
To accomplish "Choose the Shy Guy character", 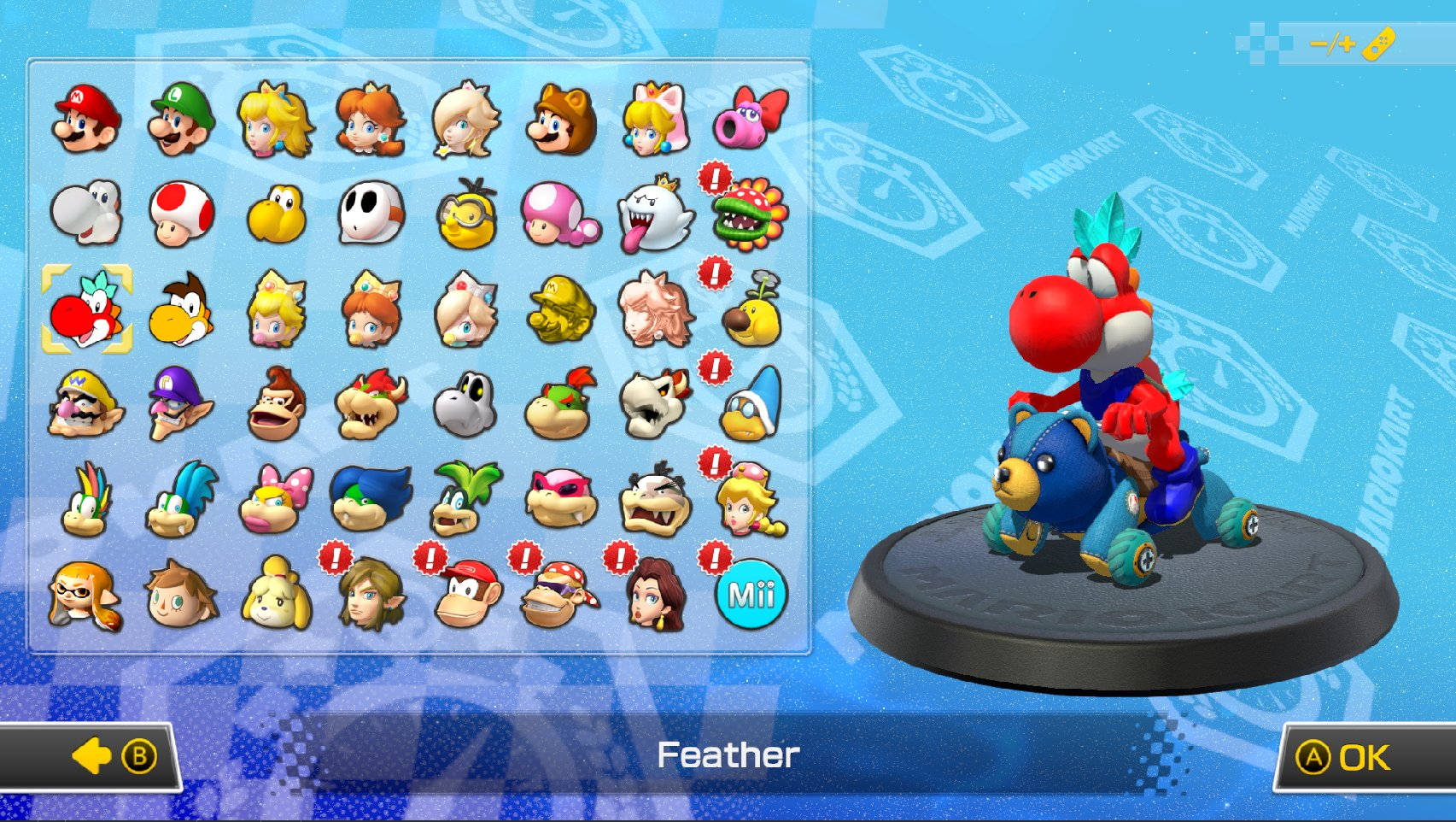I will coord(371,214).
